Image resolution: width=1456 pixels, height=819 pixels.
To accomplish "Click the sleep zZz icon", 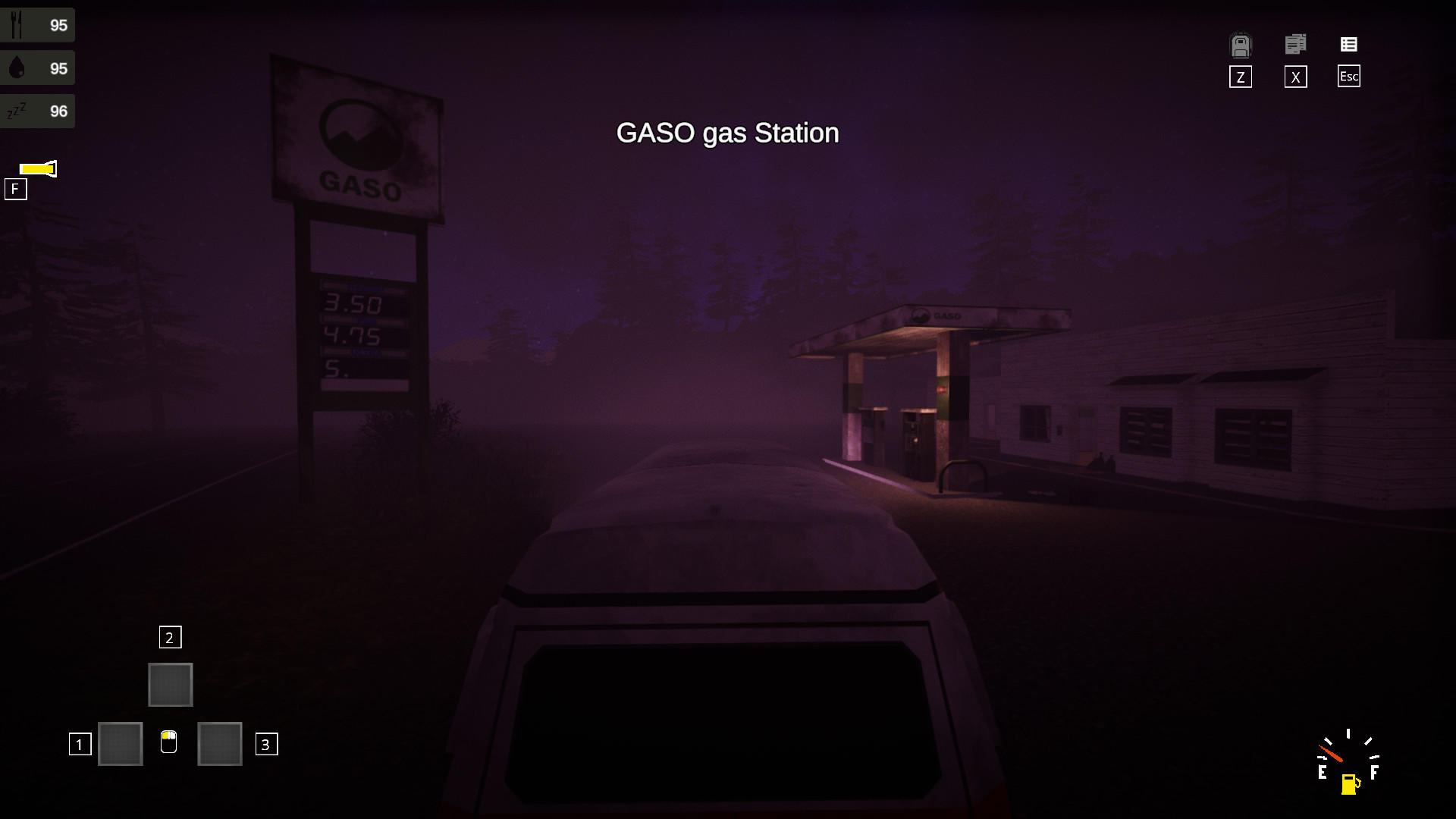I will pos(17,111).
